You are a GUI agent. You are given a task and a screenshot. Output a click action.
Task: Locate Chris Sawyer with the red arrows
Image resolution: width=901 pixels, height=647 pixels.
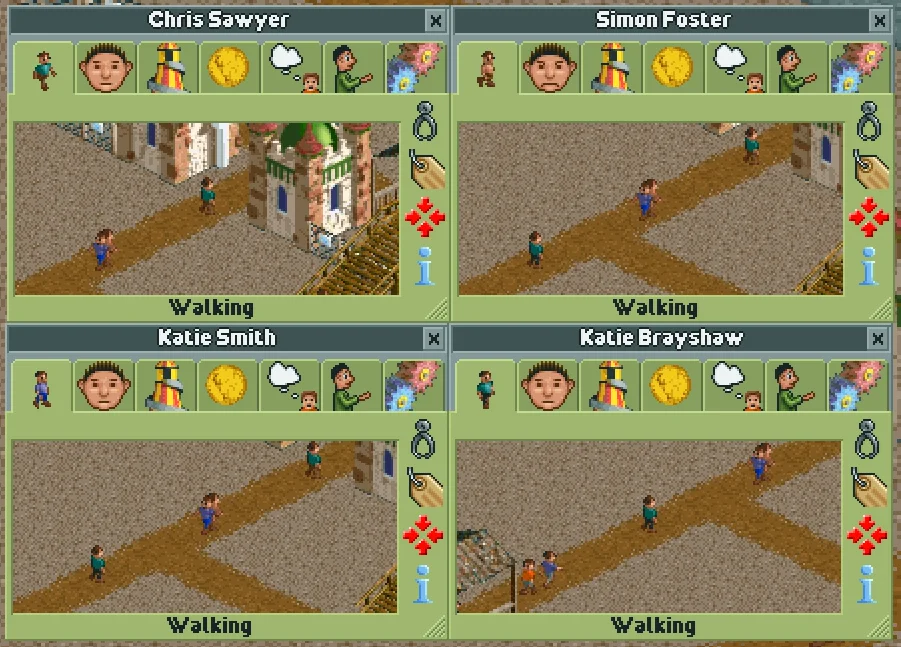click(x=424, y=217)
